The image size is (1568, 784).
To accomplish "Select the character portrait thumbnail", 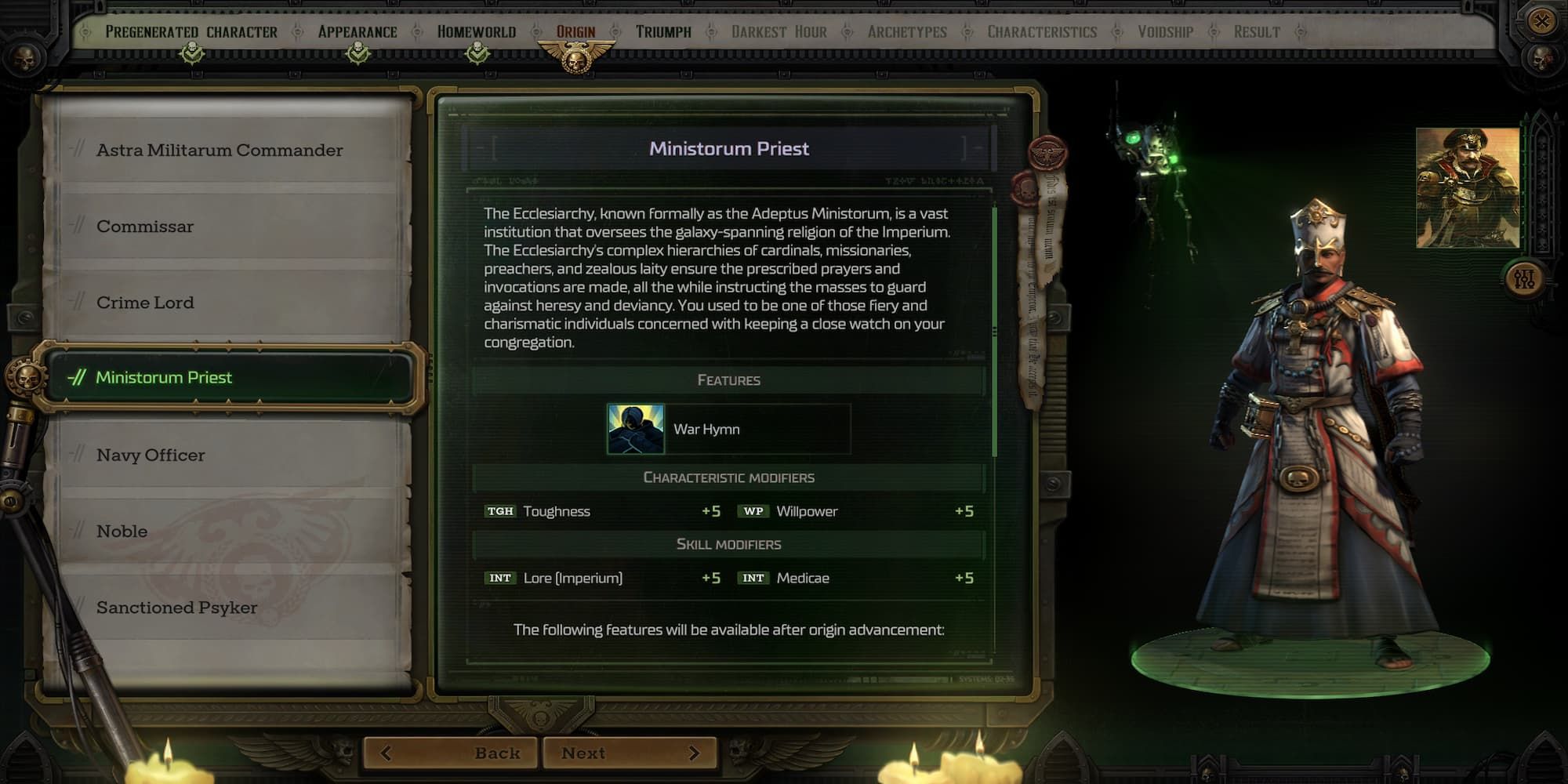I will click(1468, 188).
